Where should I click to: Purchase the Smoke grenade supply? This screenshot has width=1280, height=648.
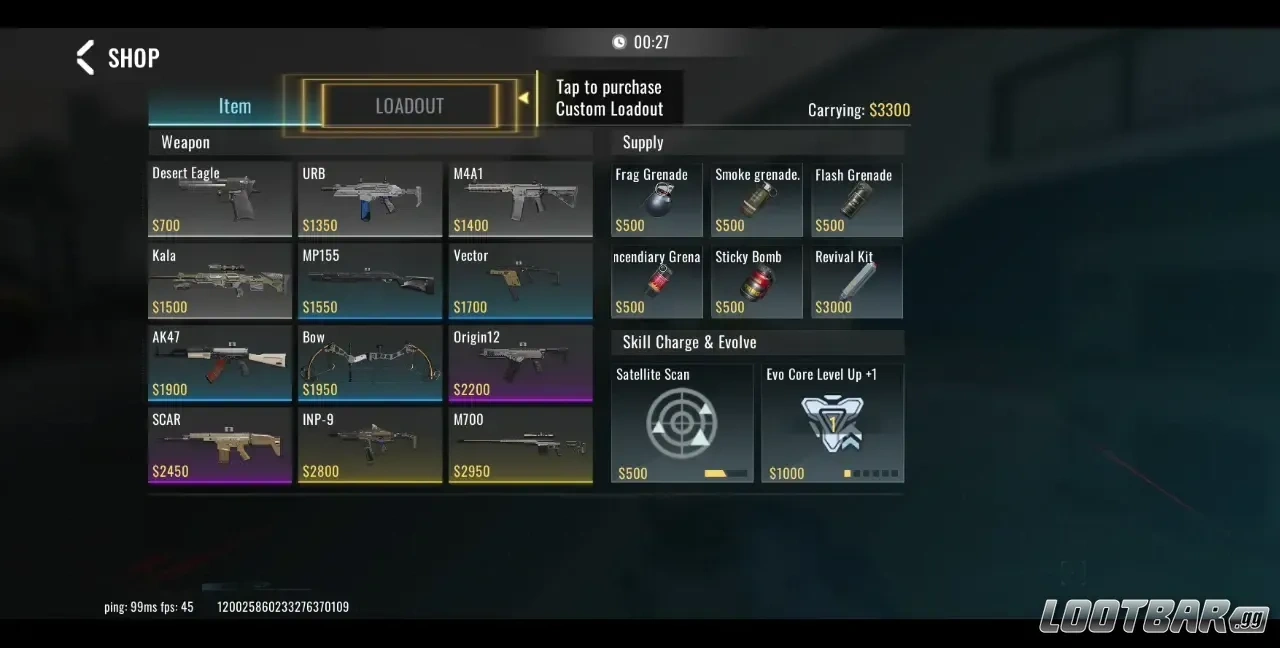[757, 200]
